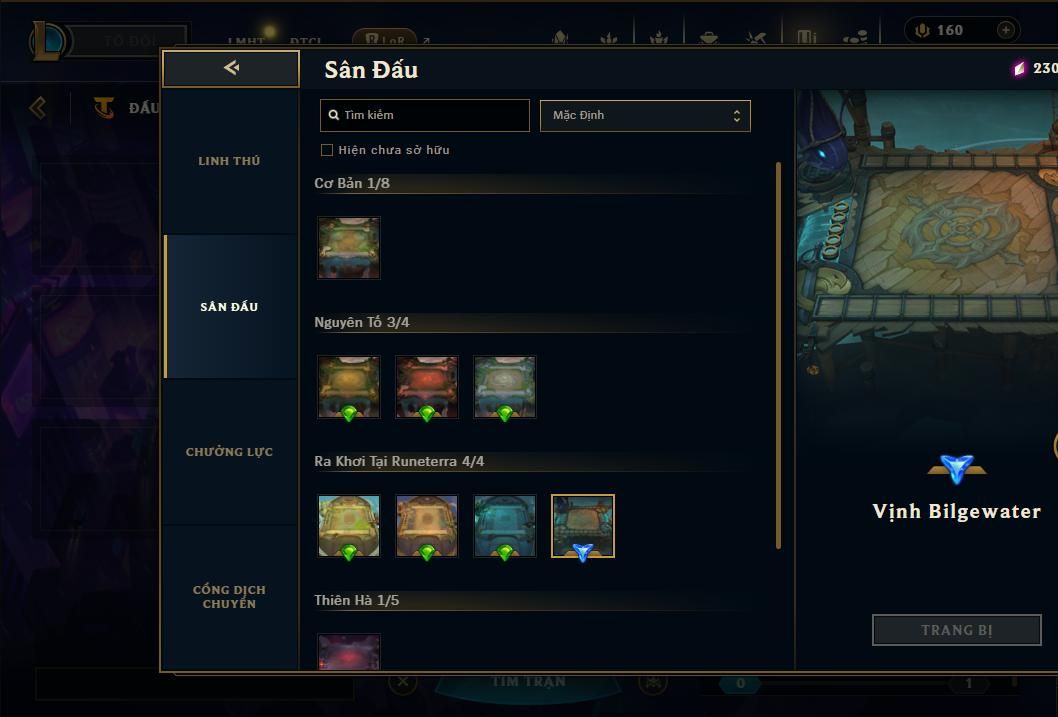Open the Chưởng Lực tab

tap(229, 452)
